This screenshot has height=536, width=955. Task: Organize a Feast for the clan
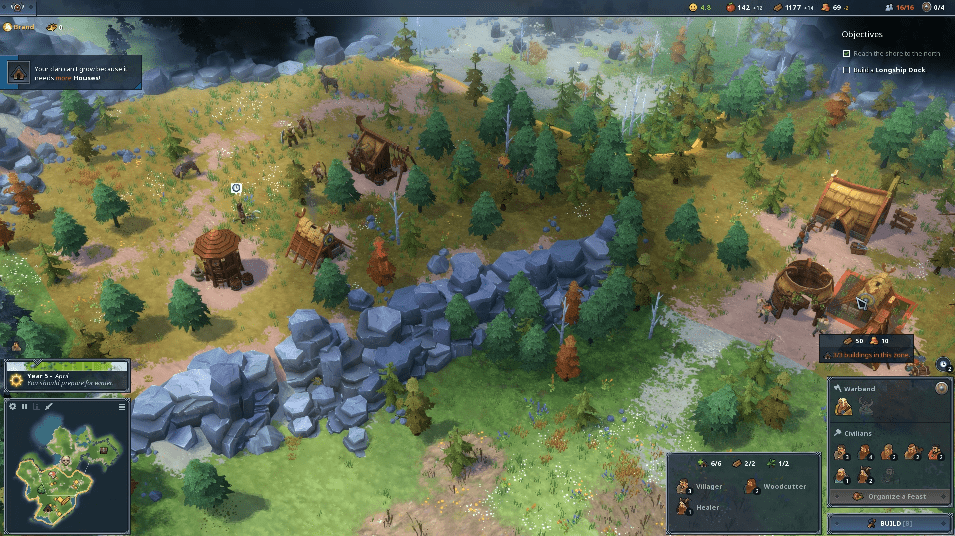[889, 496]
